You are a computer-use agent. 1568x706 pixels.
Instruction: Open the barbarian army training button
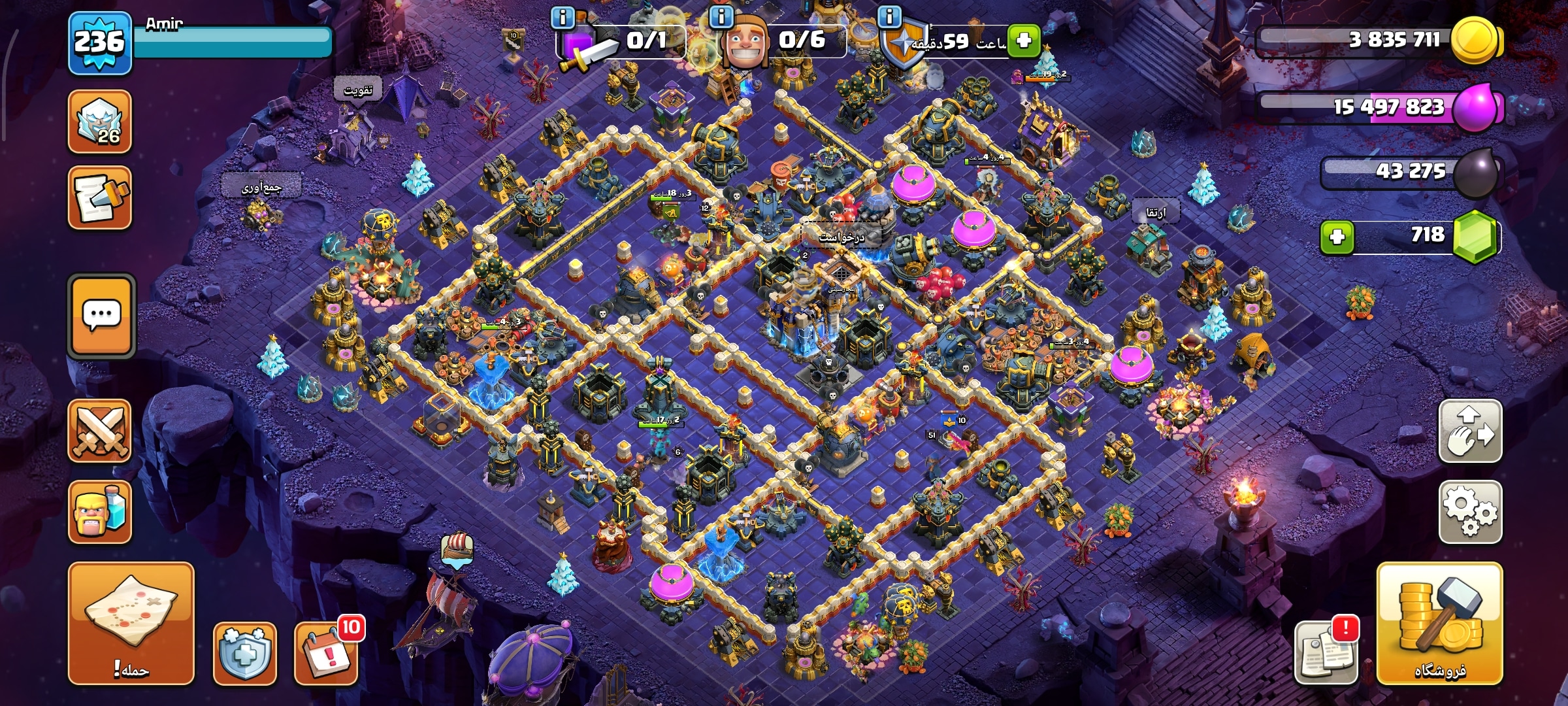(x=100, y=512)
